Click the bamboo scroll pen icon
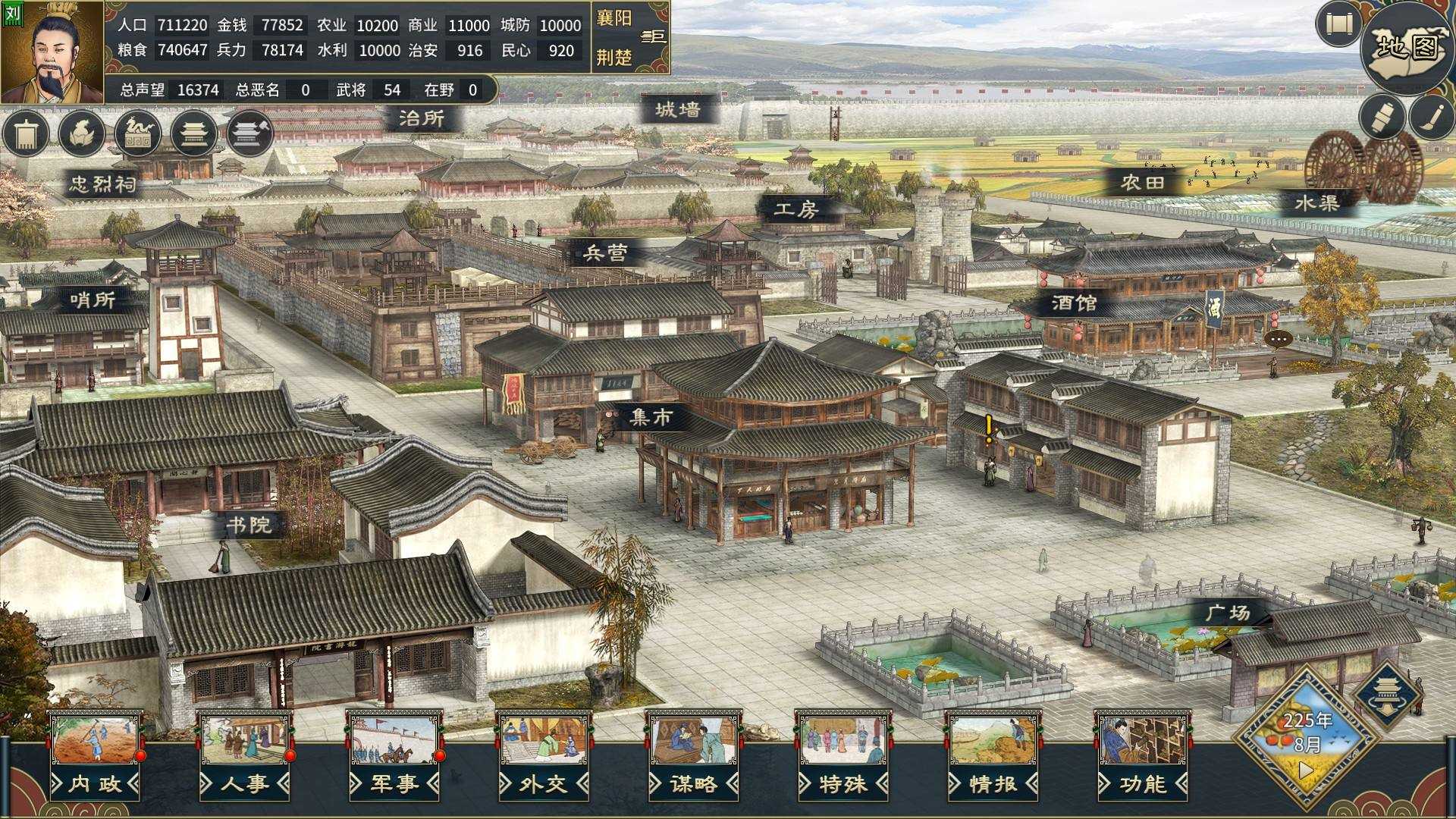 [1381, 118]
